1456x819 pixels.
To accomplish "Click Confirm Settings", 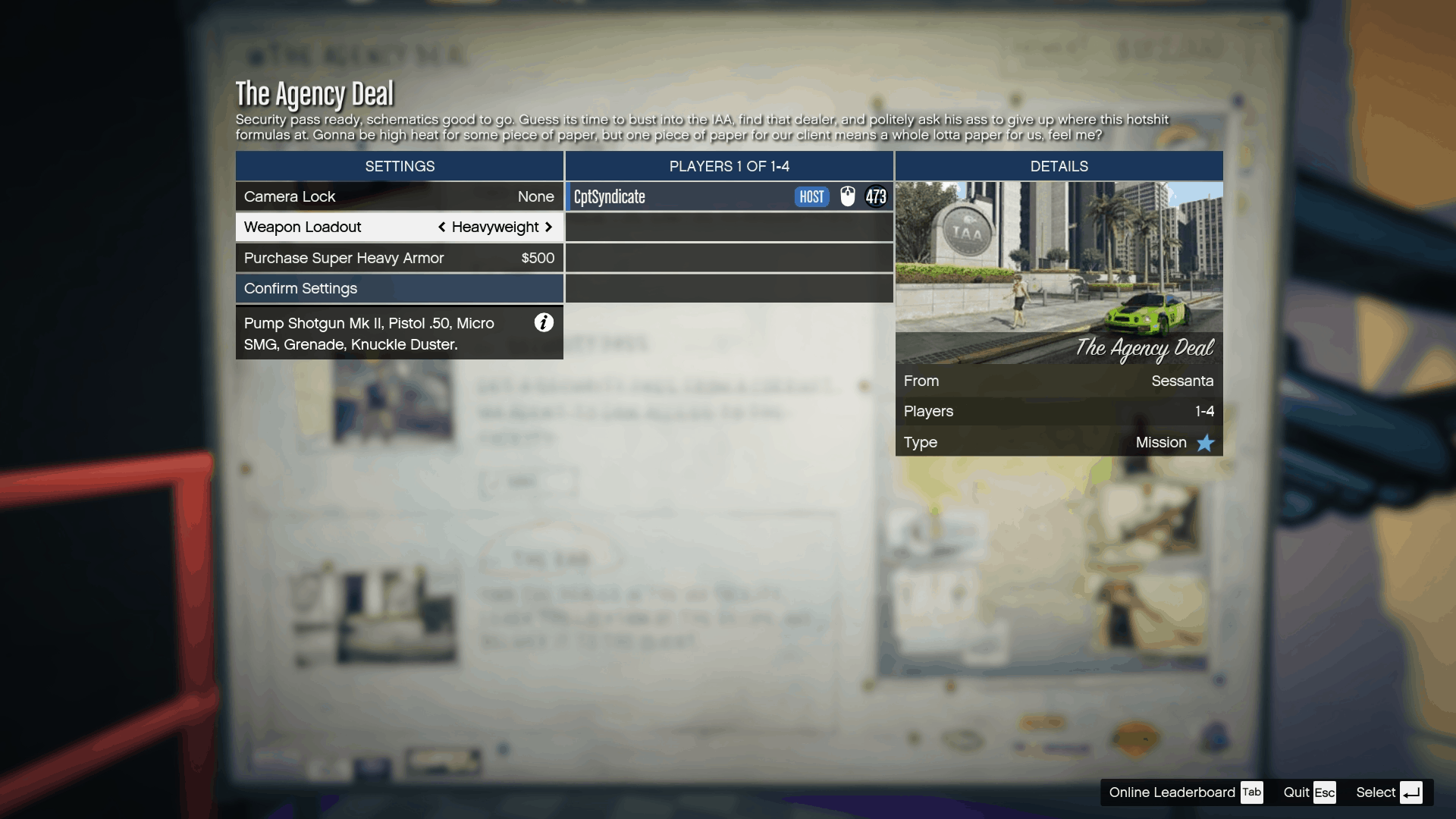I will (x=399, y=288).
